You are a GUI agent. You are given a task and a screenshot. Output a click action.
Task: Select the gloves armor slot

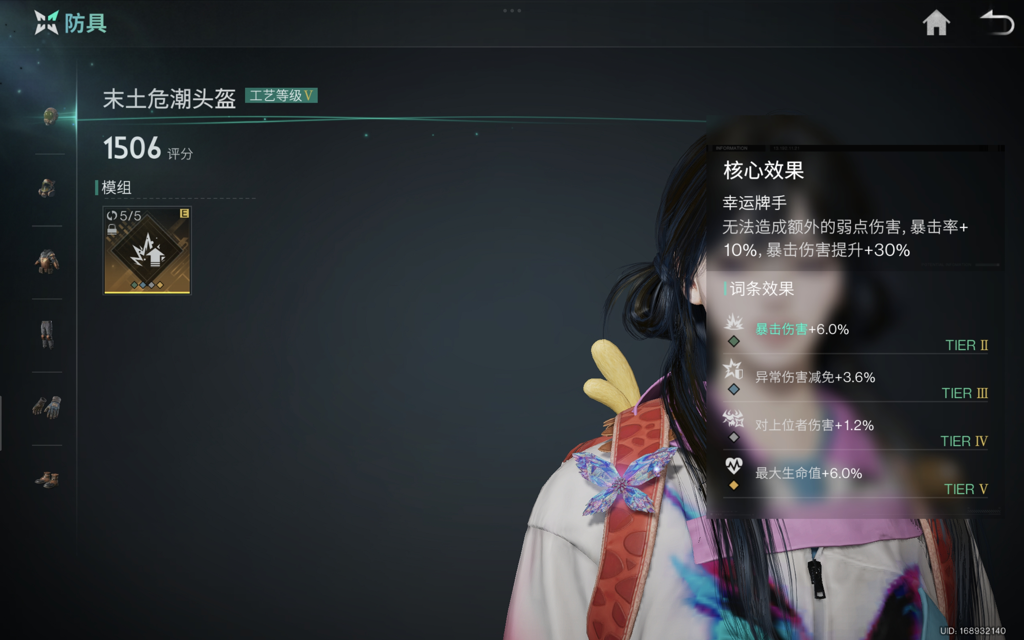(46, 406)
